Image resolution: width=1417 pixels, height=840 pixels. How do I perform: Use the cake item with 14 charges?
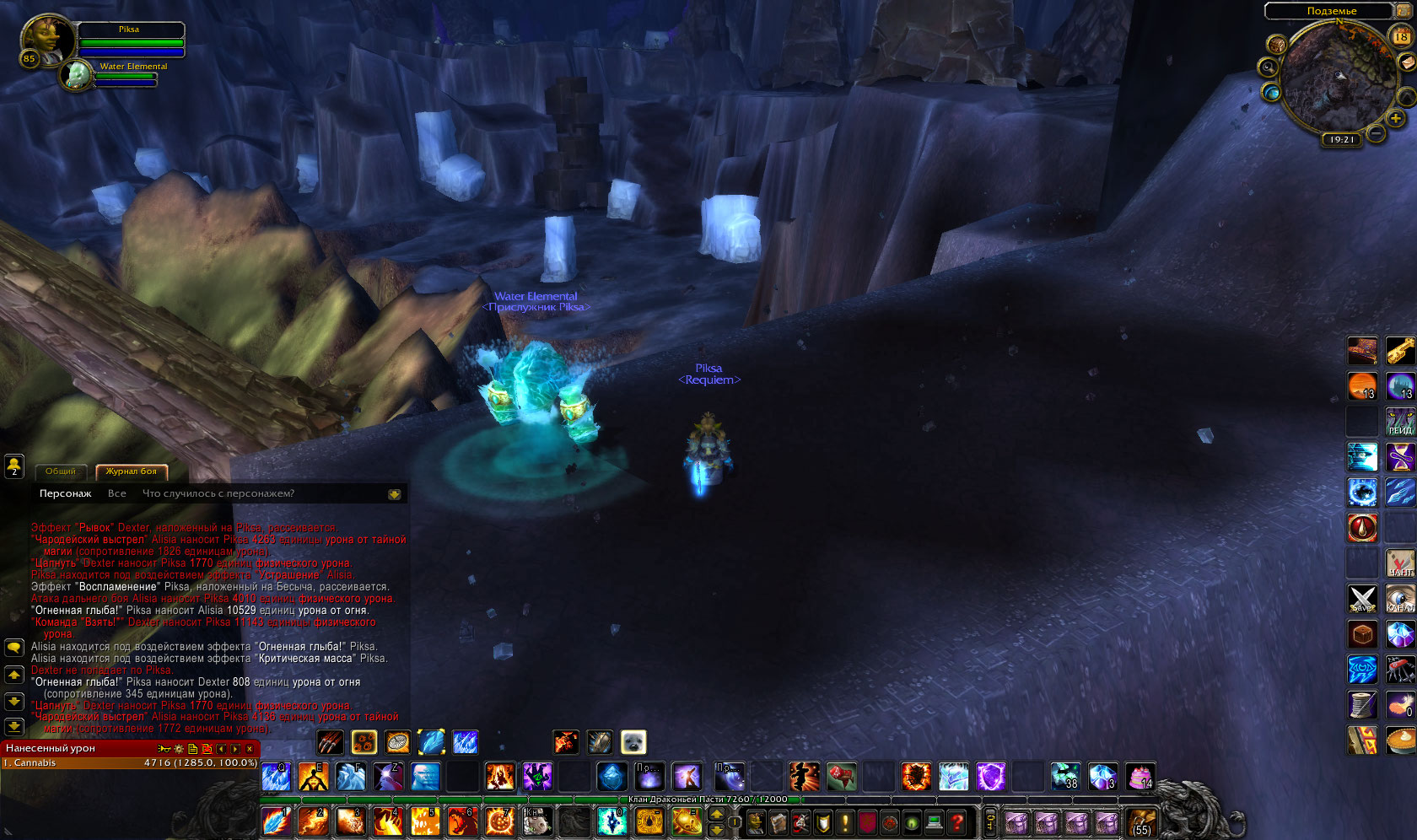(x=1140, y=776)
